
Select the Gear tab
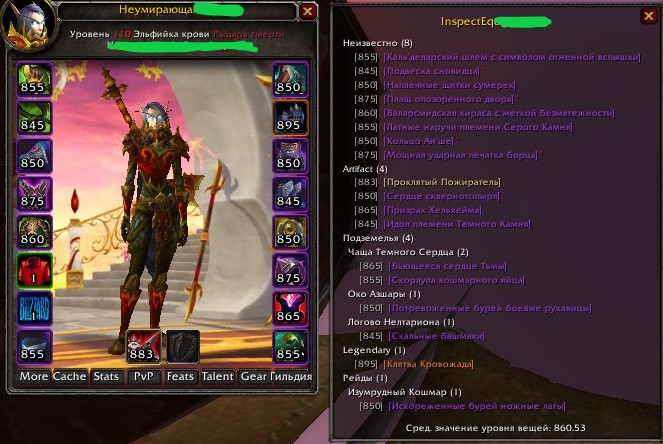point(253,376)
